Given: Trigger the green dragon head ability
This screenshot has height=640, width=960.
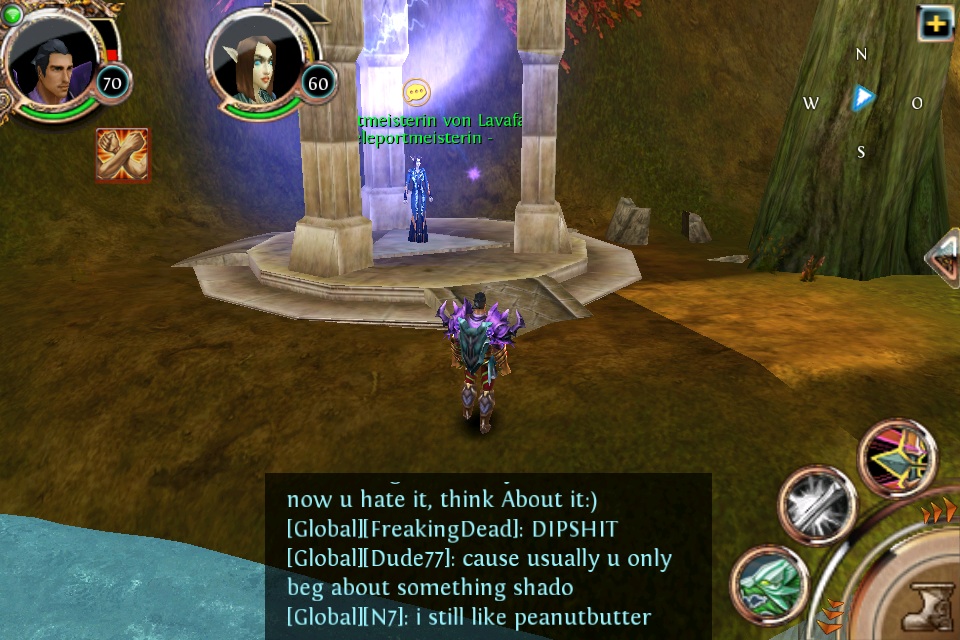Looking at the screenshot, I should click(768, 584).
